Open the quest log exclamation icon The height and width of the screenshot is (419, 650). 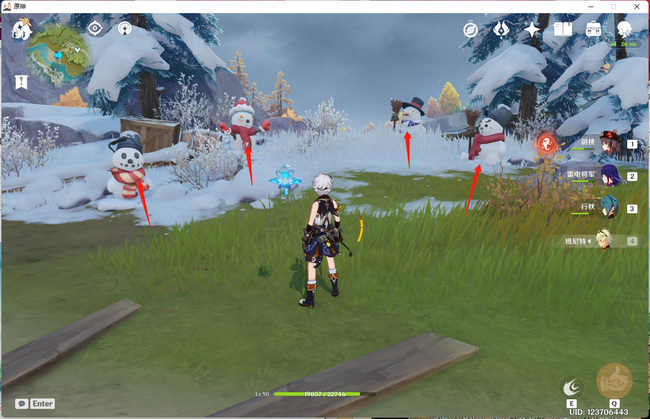21,81
